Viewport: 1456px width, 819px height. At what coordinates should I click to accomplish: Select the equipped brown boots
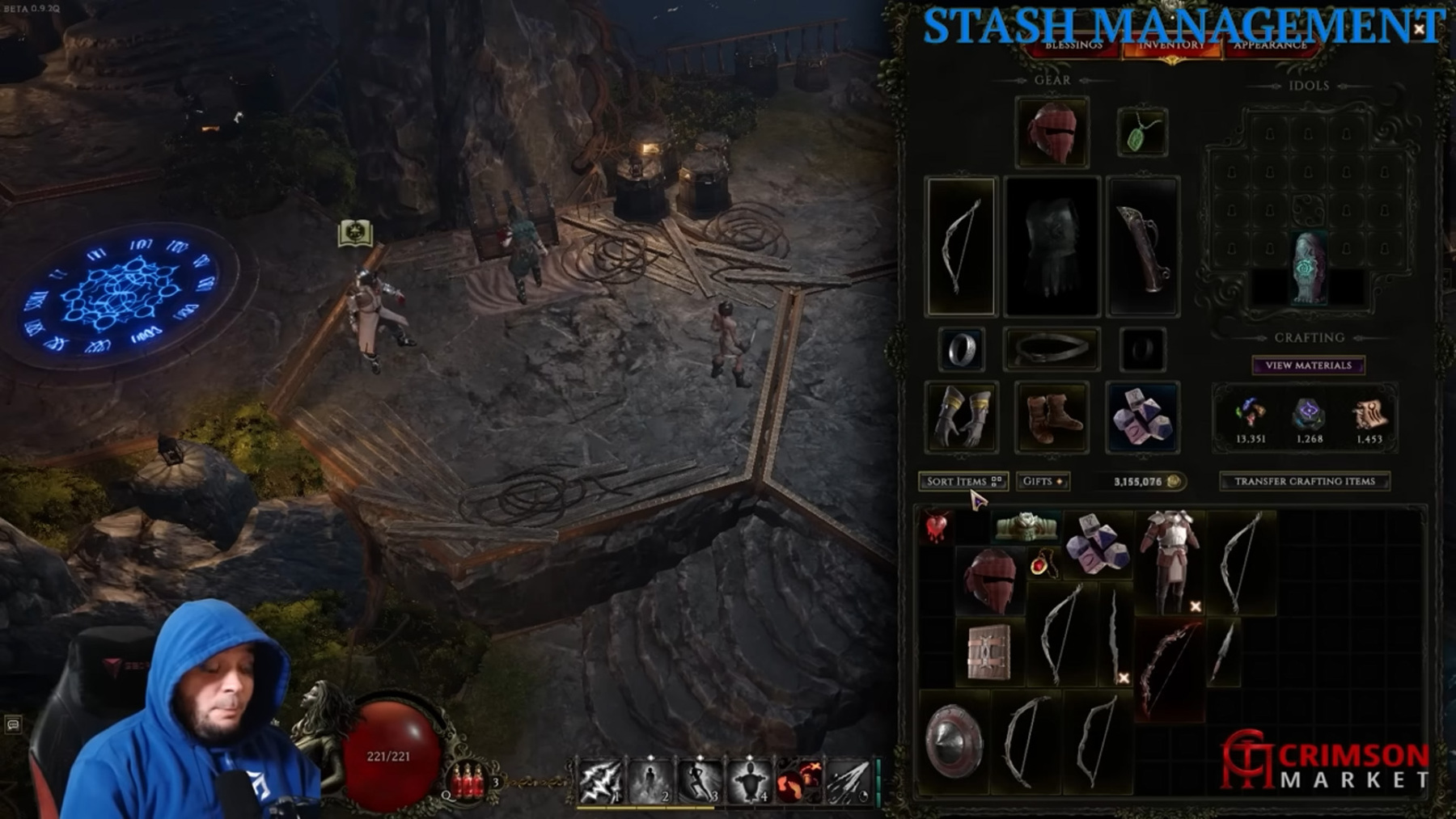(x=1052, y=416)
